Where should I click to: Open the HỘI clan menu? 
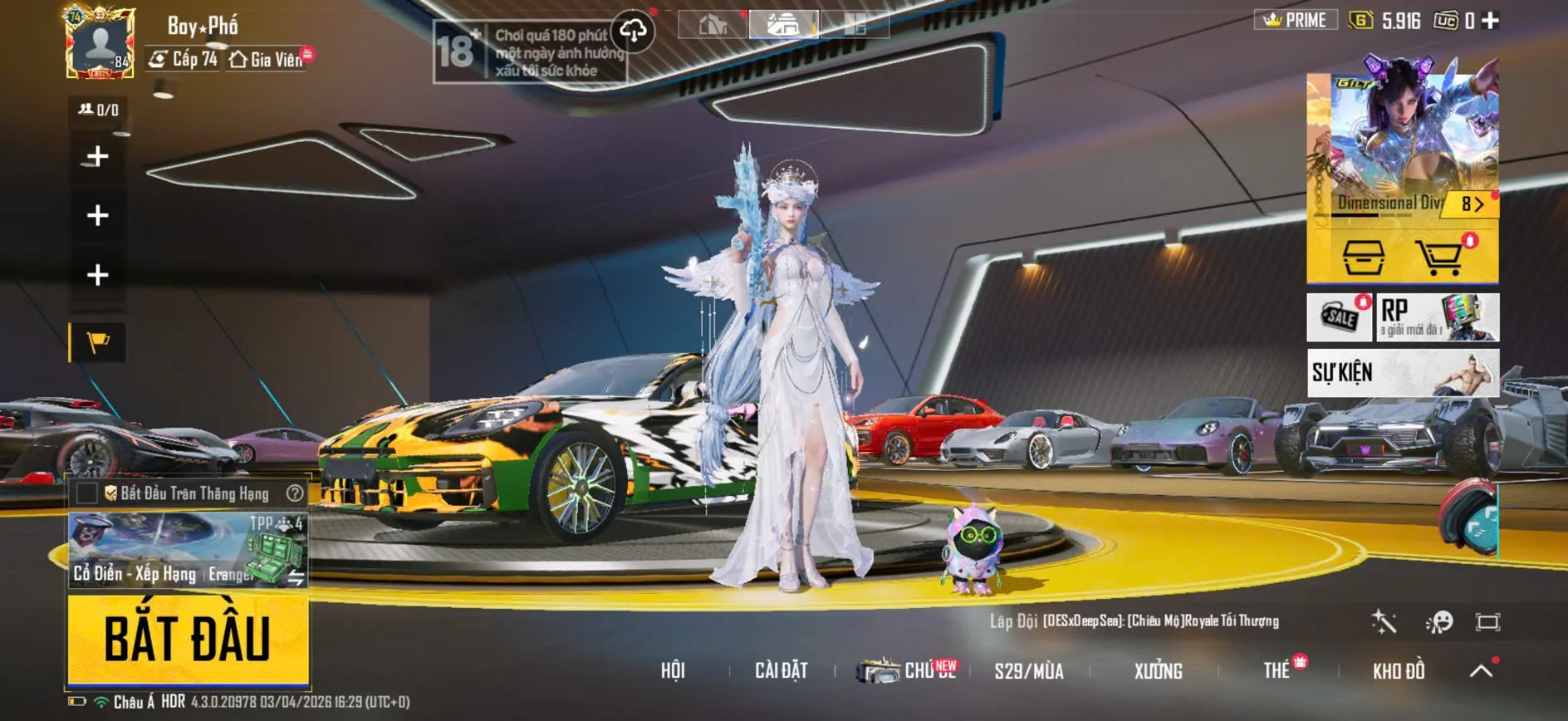673,670
